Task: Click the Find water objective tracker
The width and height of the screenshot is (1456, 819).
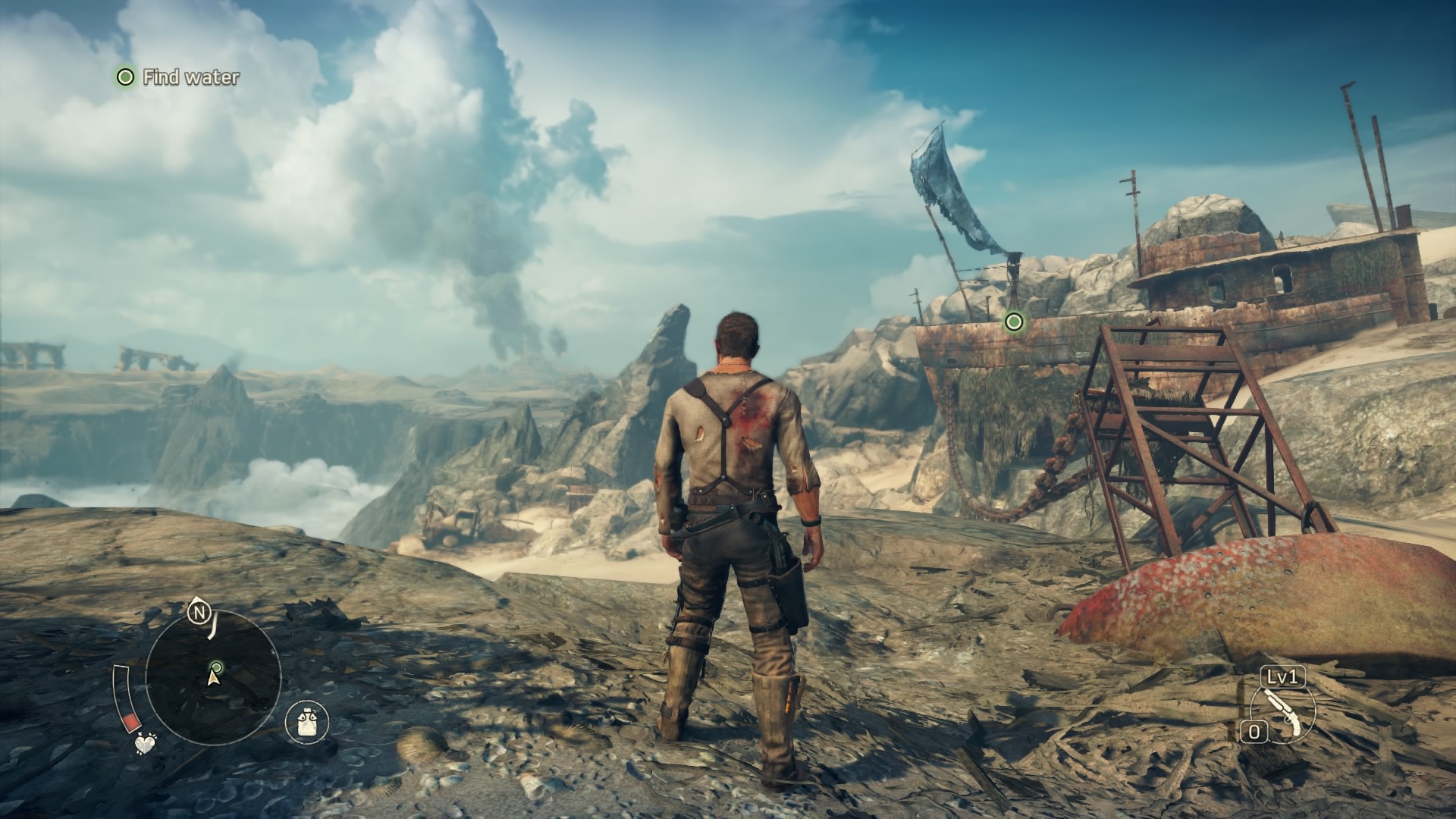Action: (177, 77)
